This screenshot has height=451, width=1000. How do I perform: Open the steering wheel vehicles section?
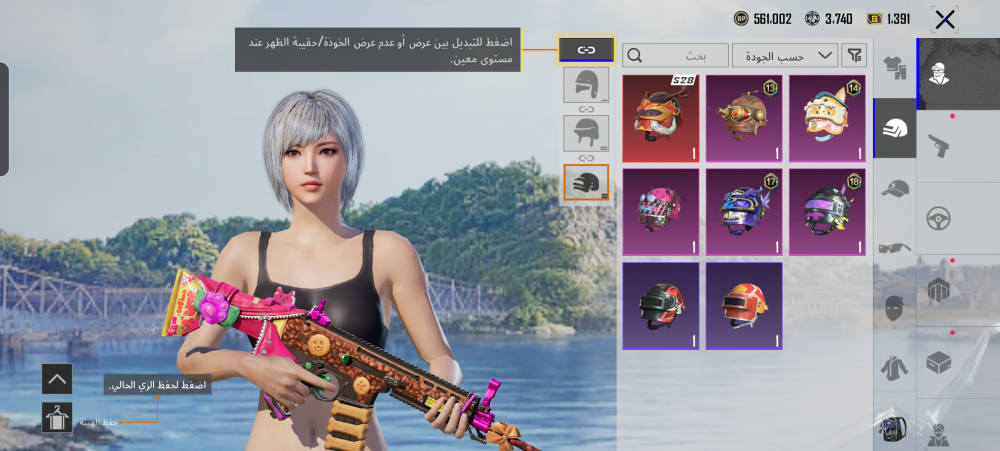pyautogui.click(x=938, y=218)
